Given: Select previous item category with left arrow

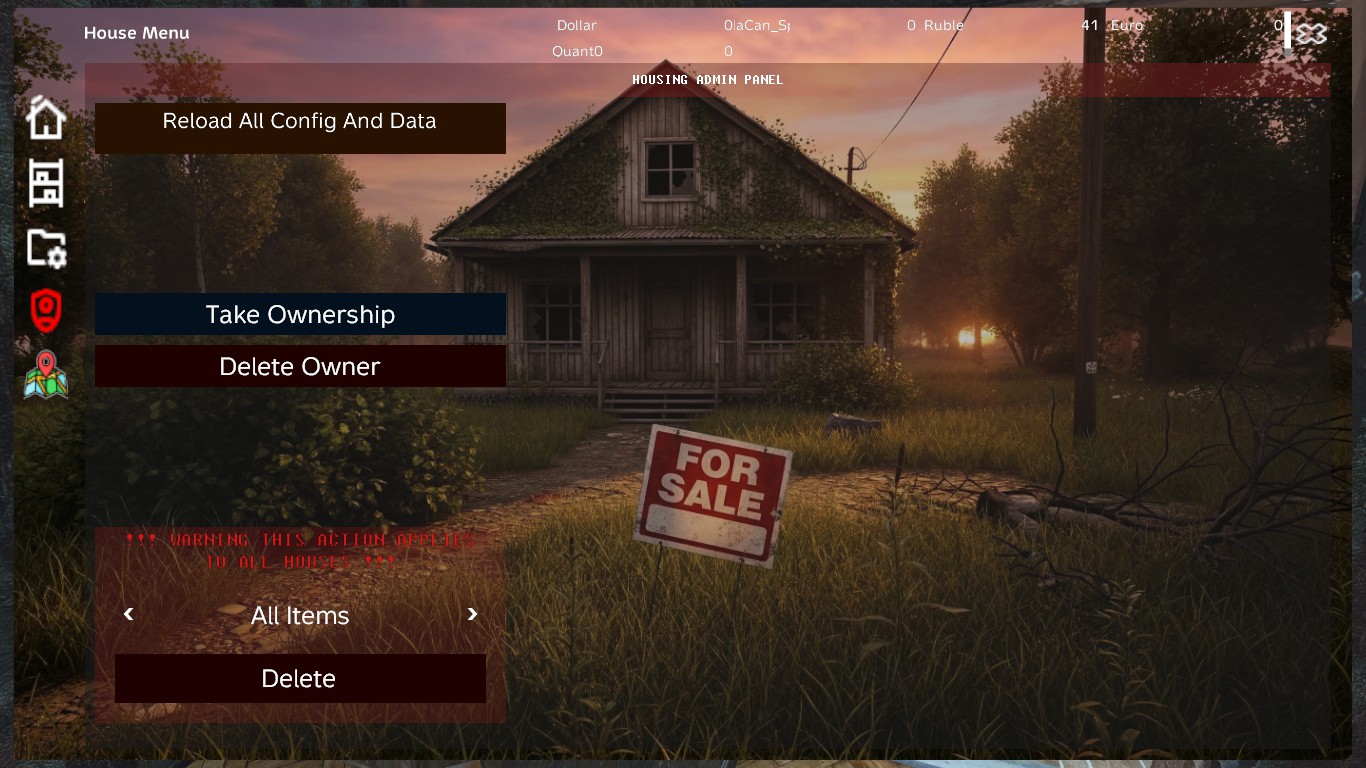Looking at the screenshot, I should pyautogui.click(x=128, y=614).
